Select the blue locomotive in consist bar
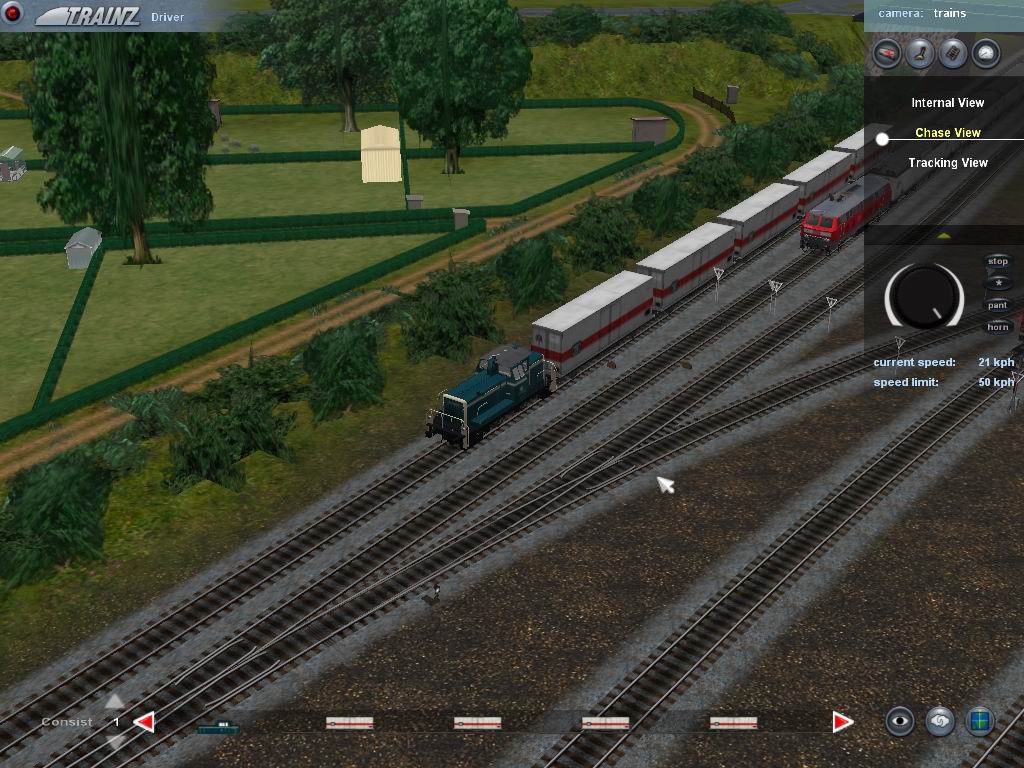This screenshot has height=768, width=1024. [x=218, y=726]
